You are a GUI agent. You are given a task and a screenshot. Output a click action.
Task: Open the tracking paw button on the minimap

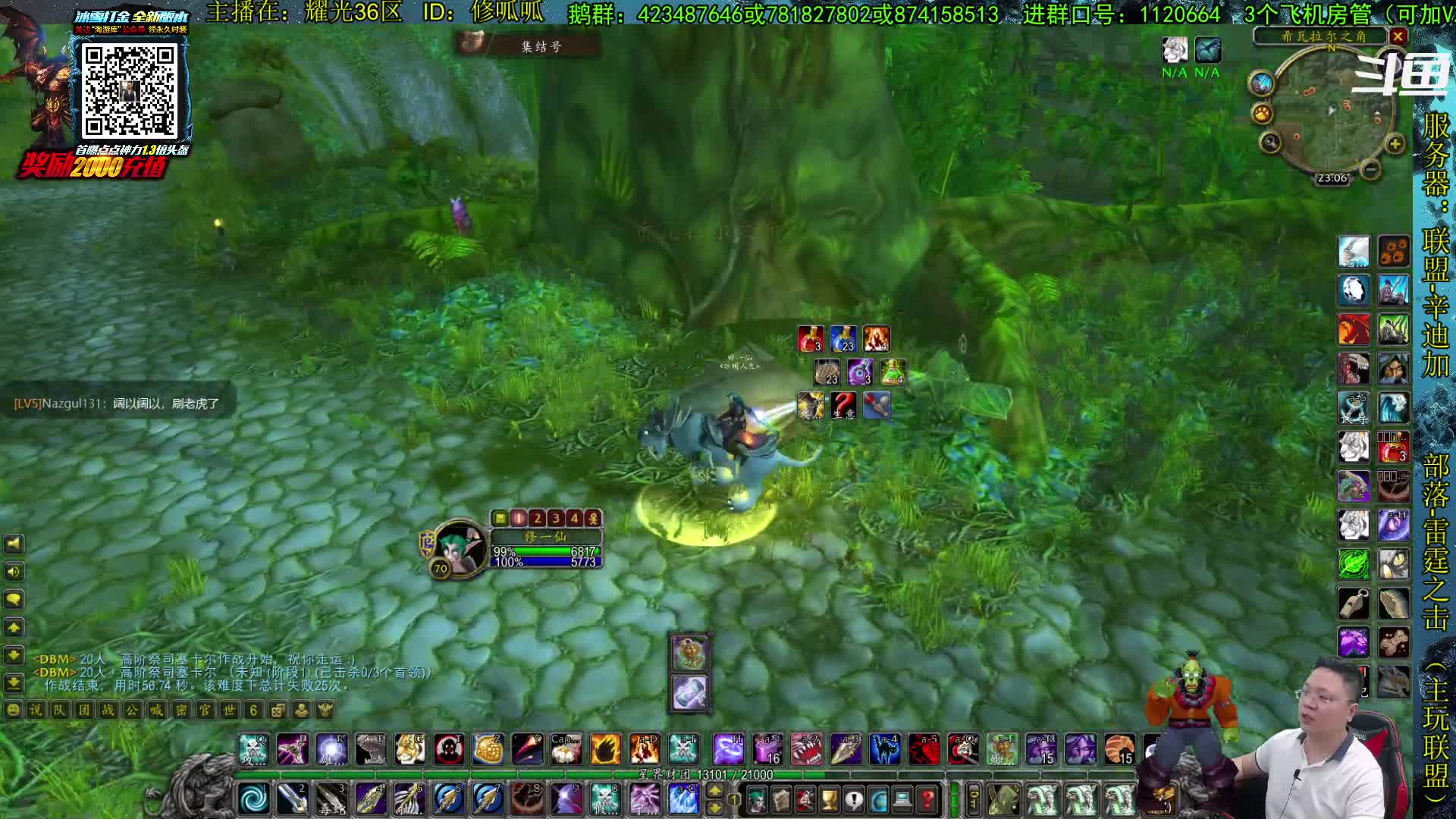click(x=1262, y=114)
